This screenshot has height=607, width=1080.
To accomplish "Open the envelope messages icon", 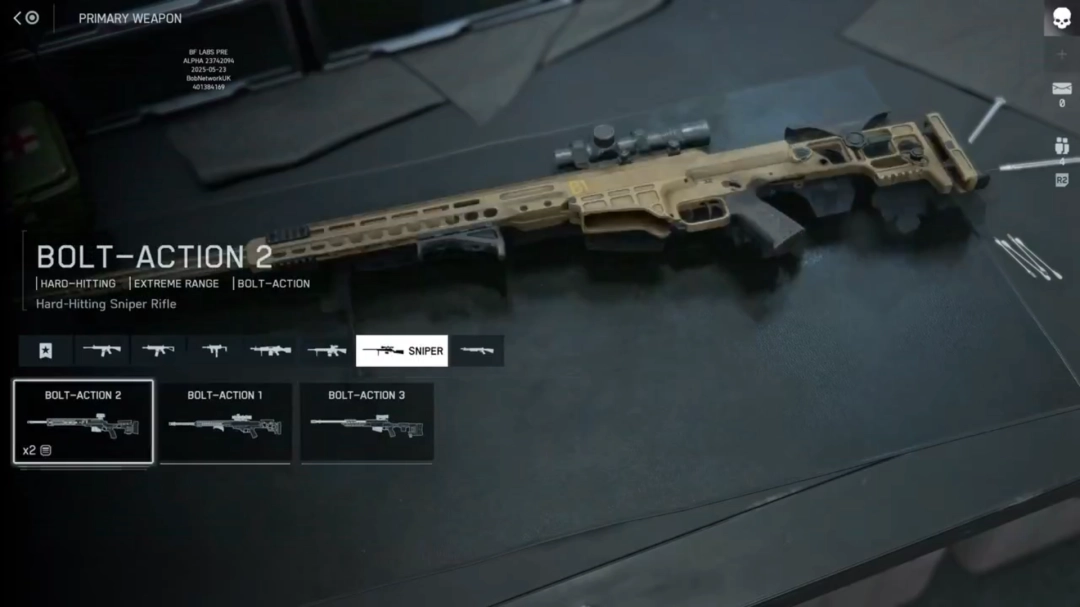I will 1061,89.
